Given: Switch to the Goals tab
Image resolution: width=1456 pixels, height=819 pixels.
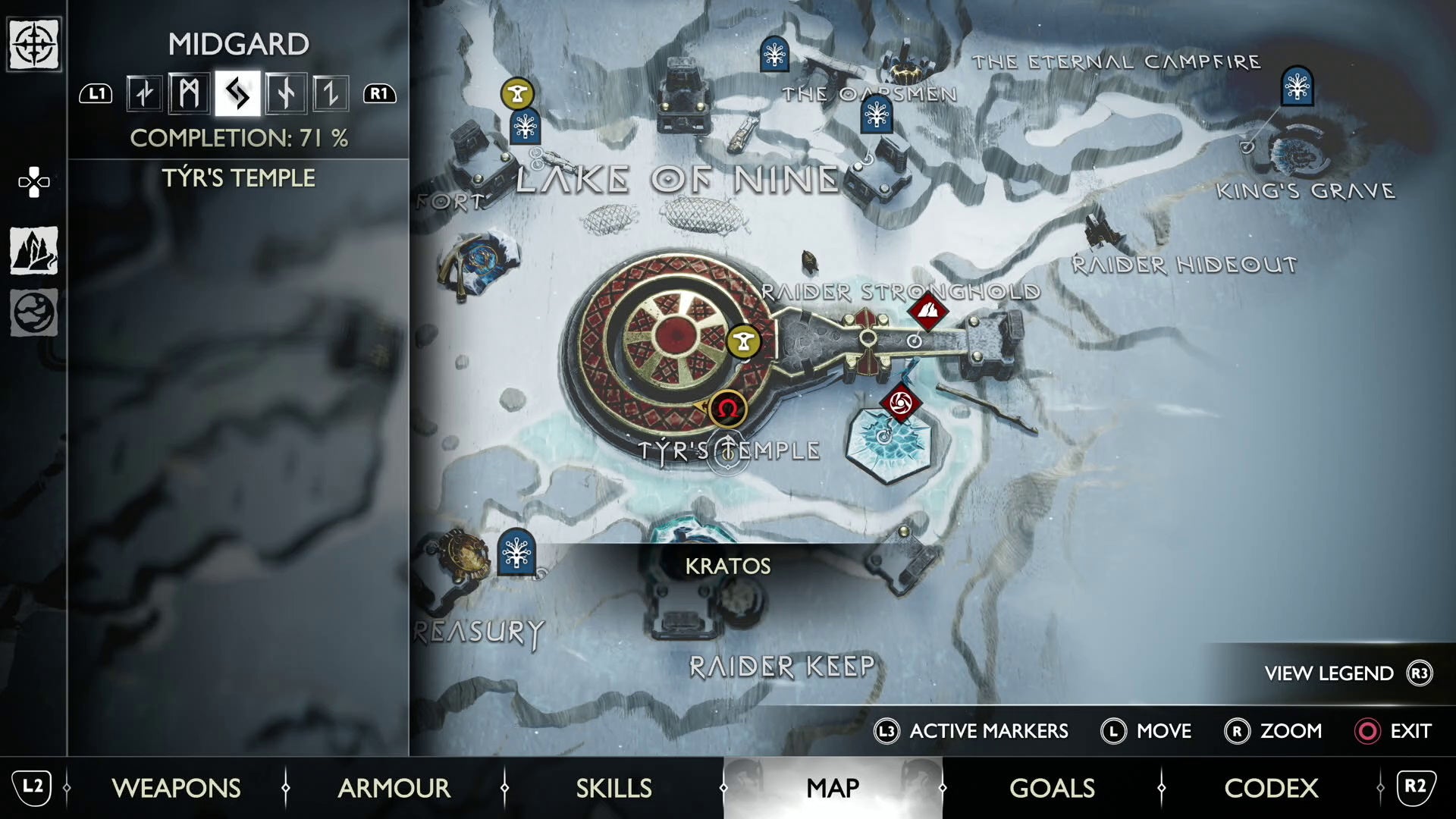Looking at the screenshot, I should 1052,788.
